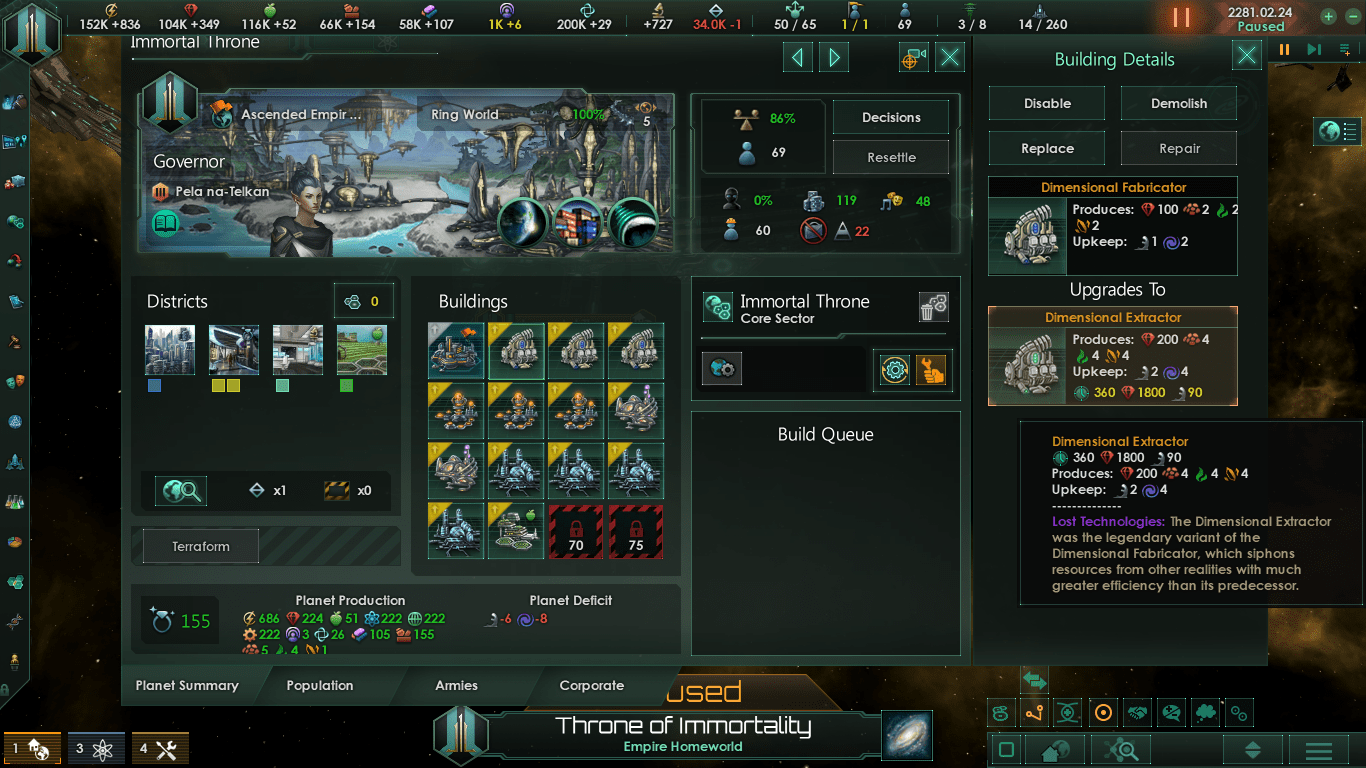Unlock the building slot requiring 70 pops
The width and height of the screenshot is (1366, 768).
click(576, 531)
